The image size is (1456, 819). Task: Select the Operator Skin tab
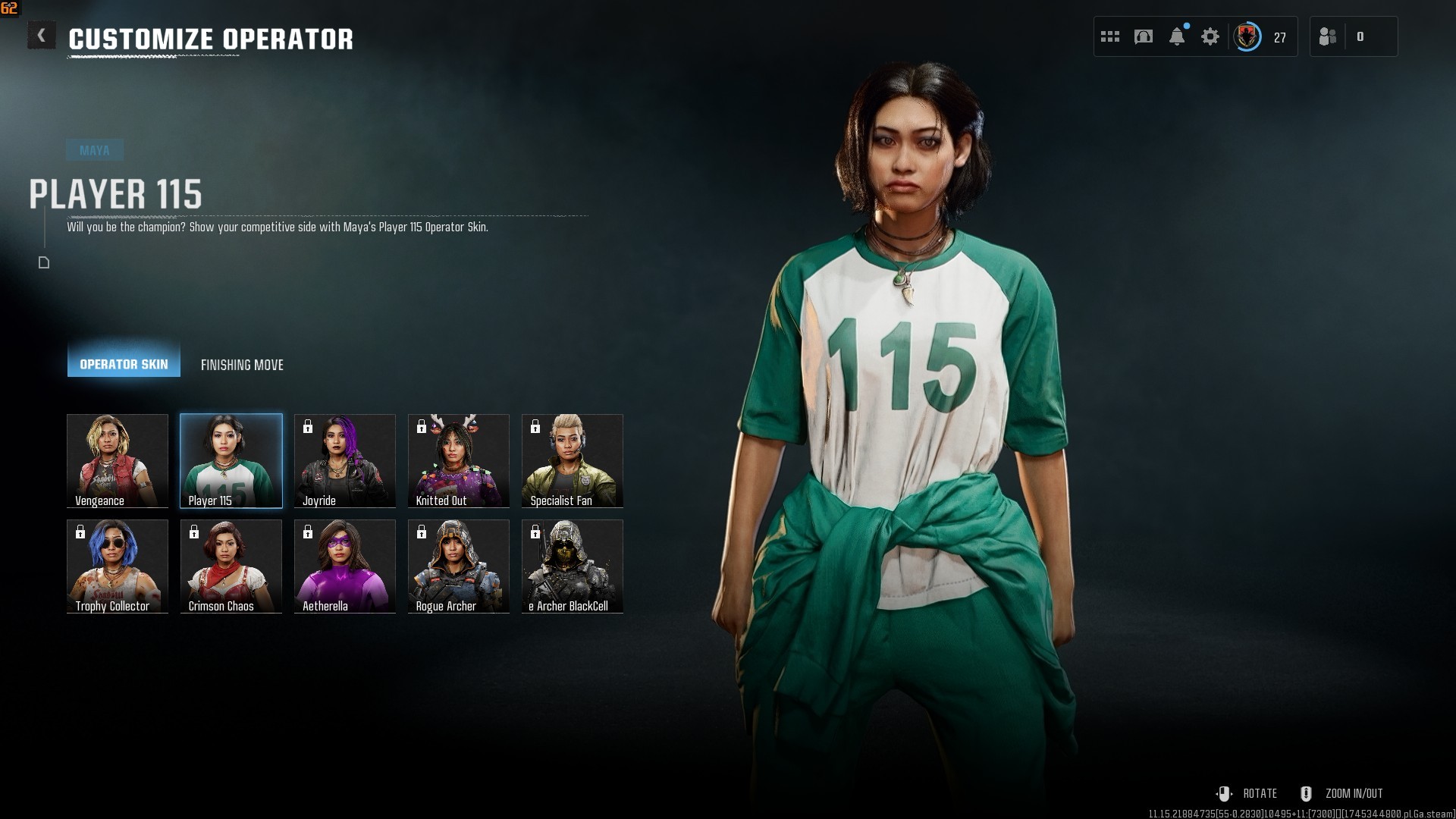tap(124, 364)
